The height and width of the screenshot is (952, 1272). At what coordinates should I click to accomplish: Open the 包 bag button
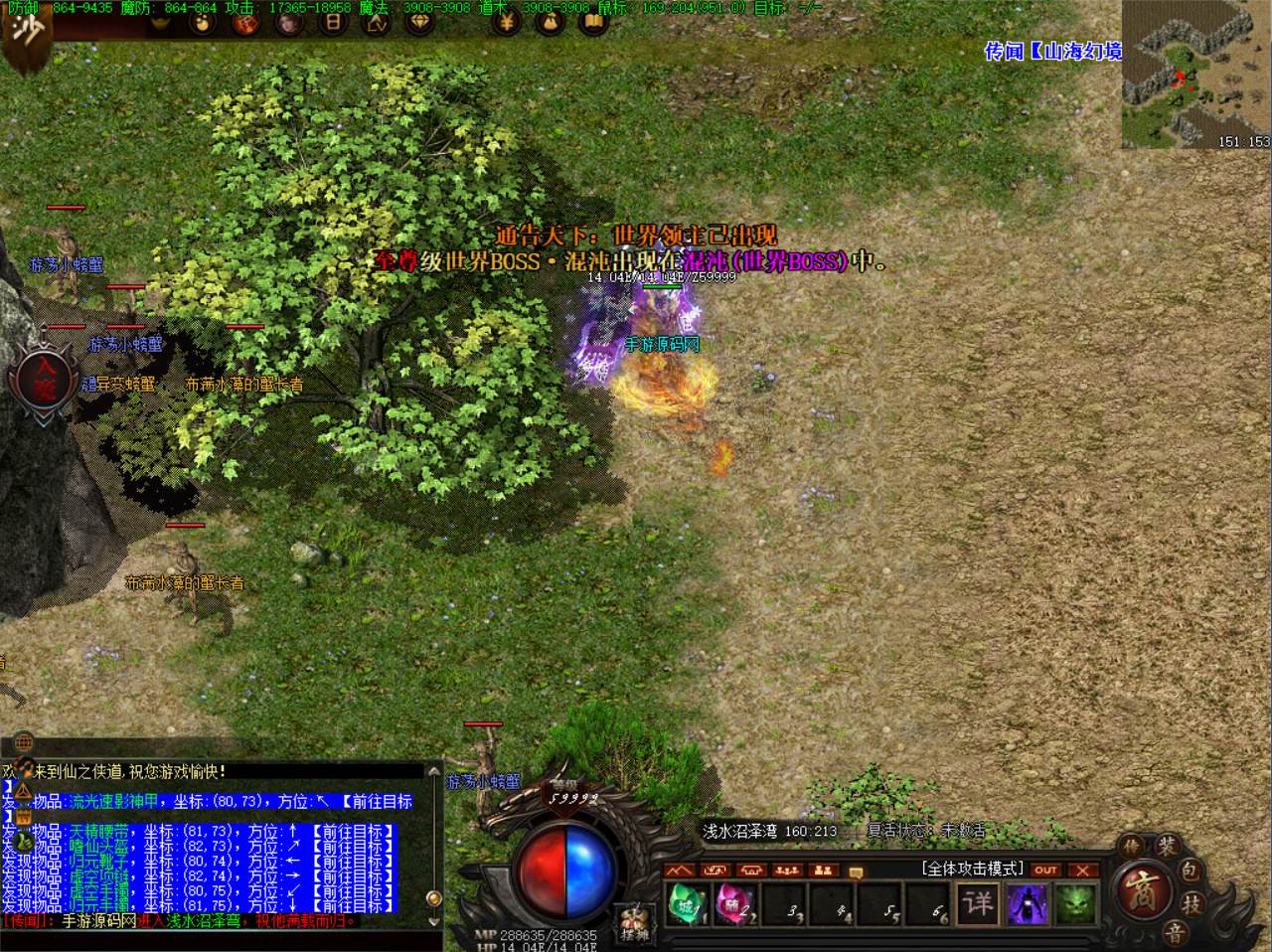click(x=1190, y=872)
